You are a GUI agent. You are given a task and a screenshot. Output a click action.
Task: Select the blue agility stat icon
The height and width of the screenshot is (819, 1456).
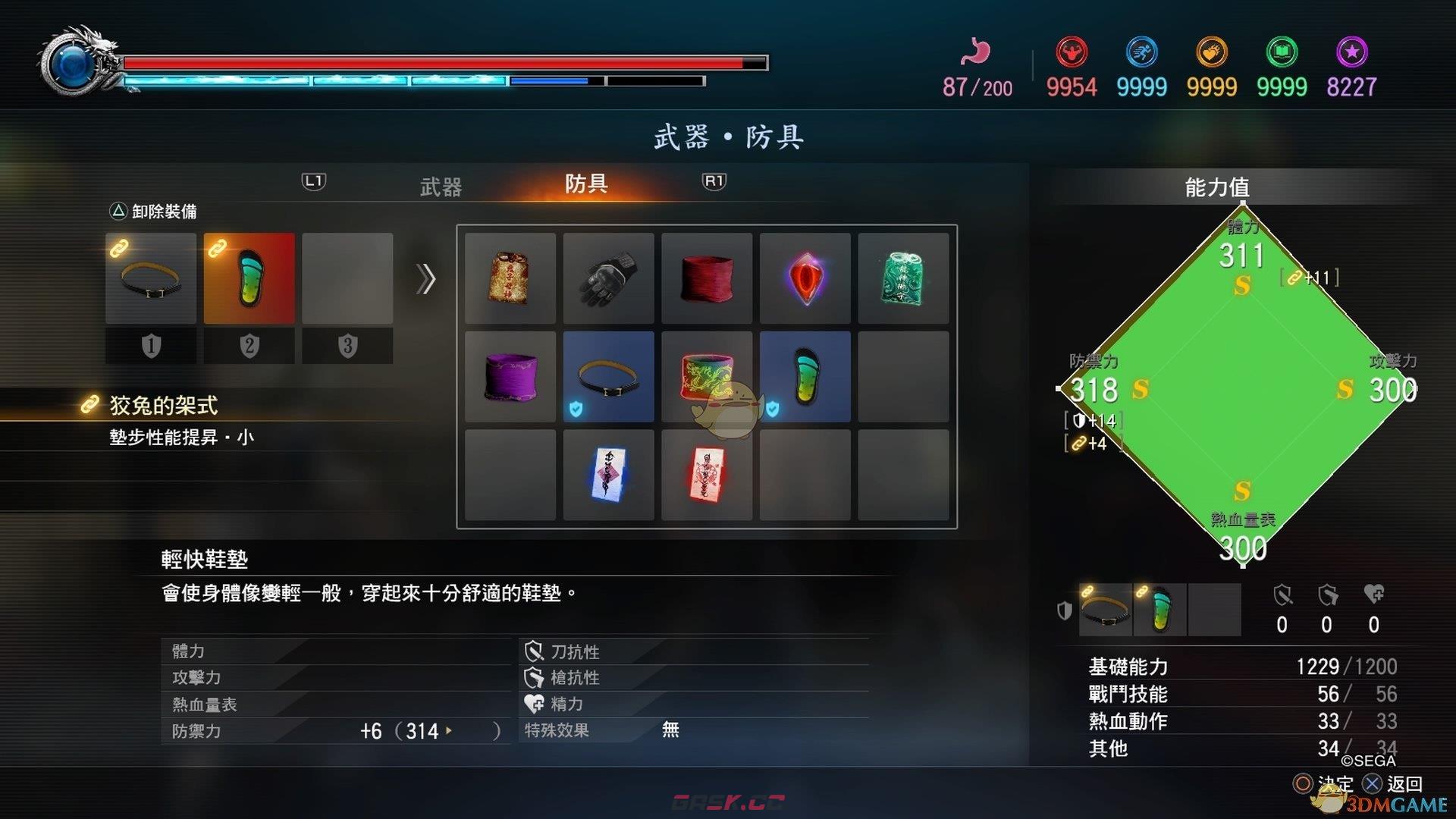[1142, 52]
